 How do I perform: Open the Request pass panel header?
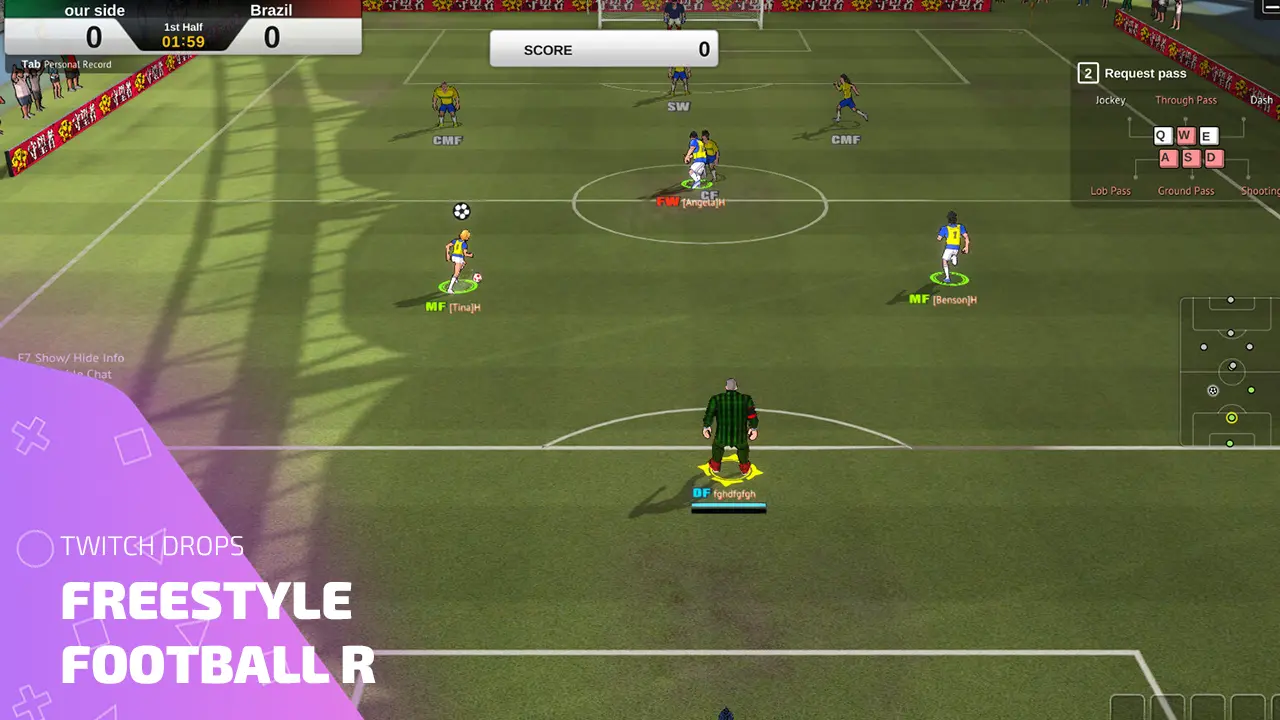click(x=1144, y=72)
